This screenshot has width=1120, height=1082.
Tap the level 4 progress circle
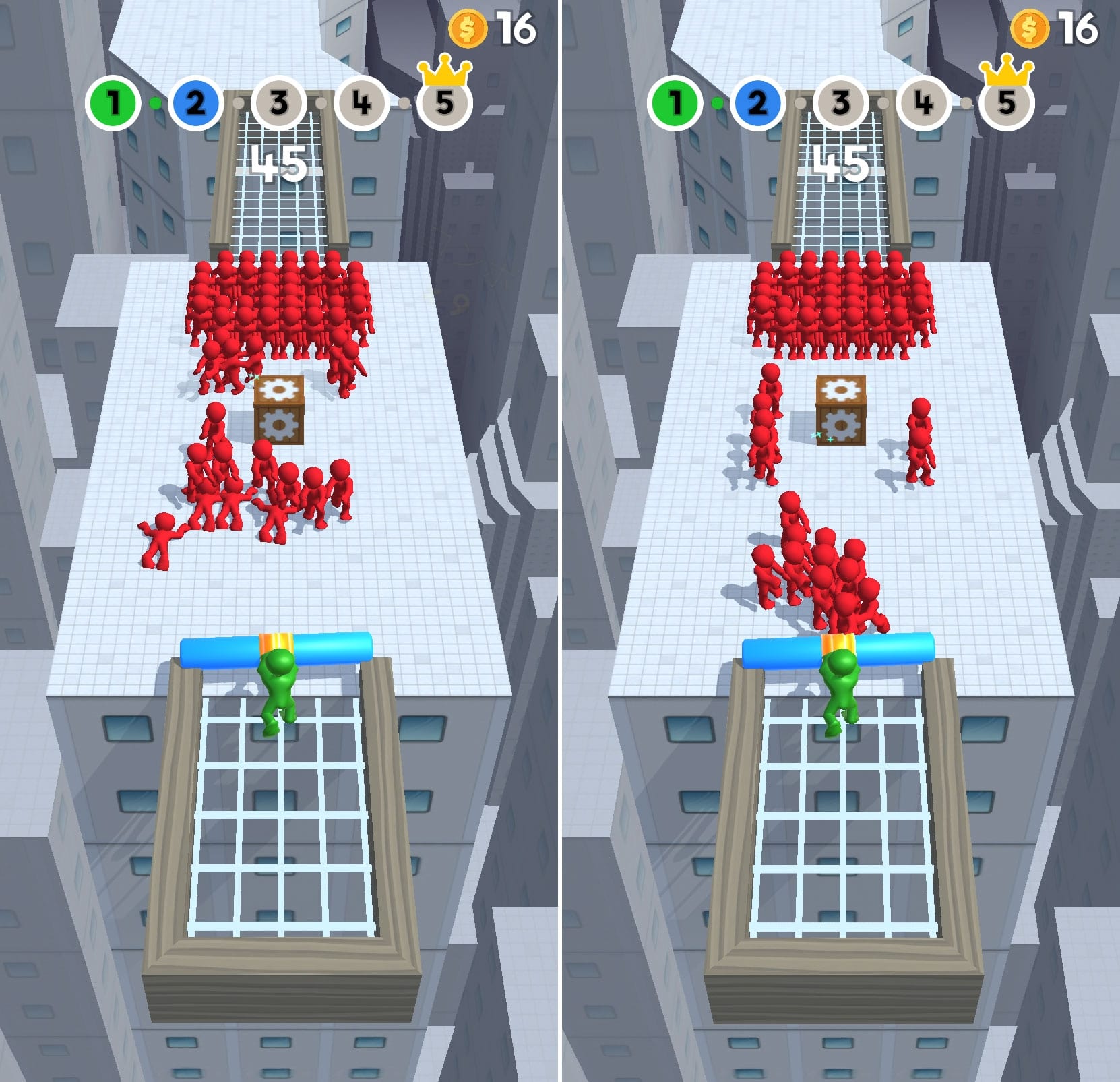tap(361, 102)
